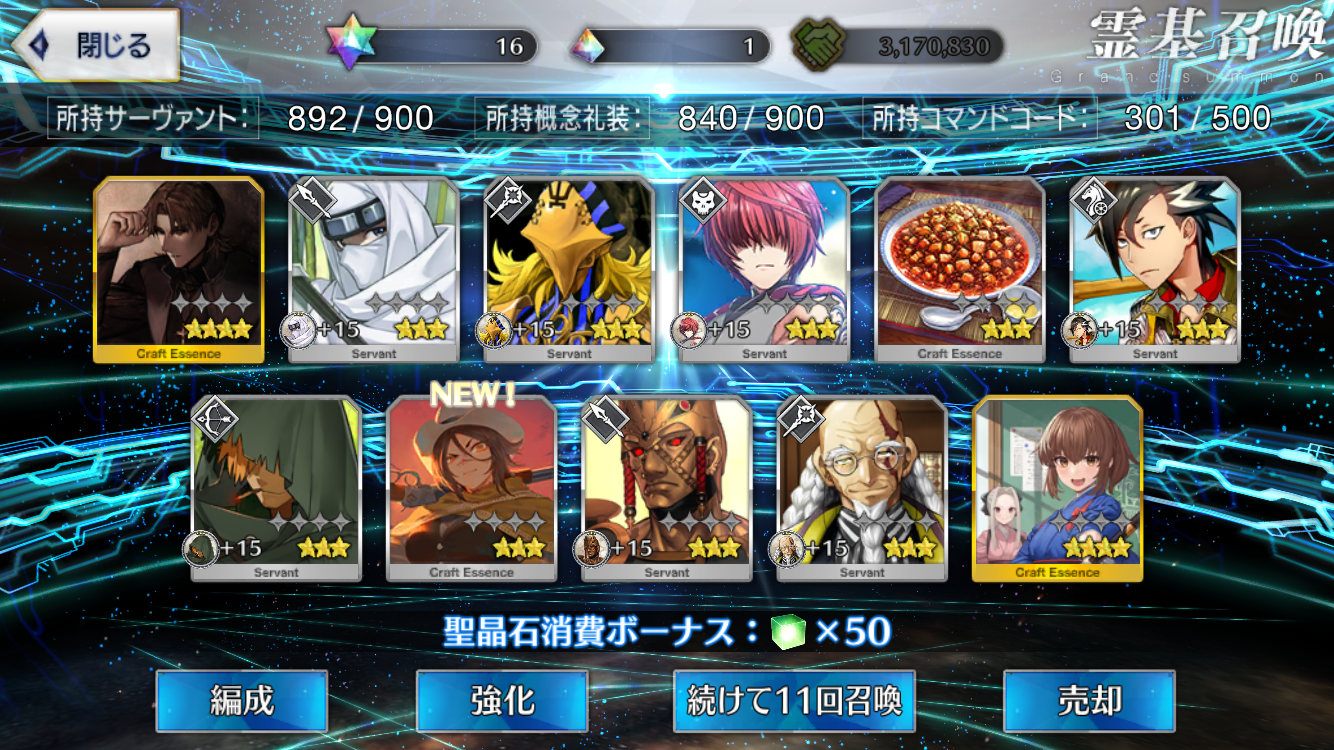Open the 編成 formation menu

(242, 701)
